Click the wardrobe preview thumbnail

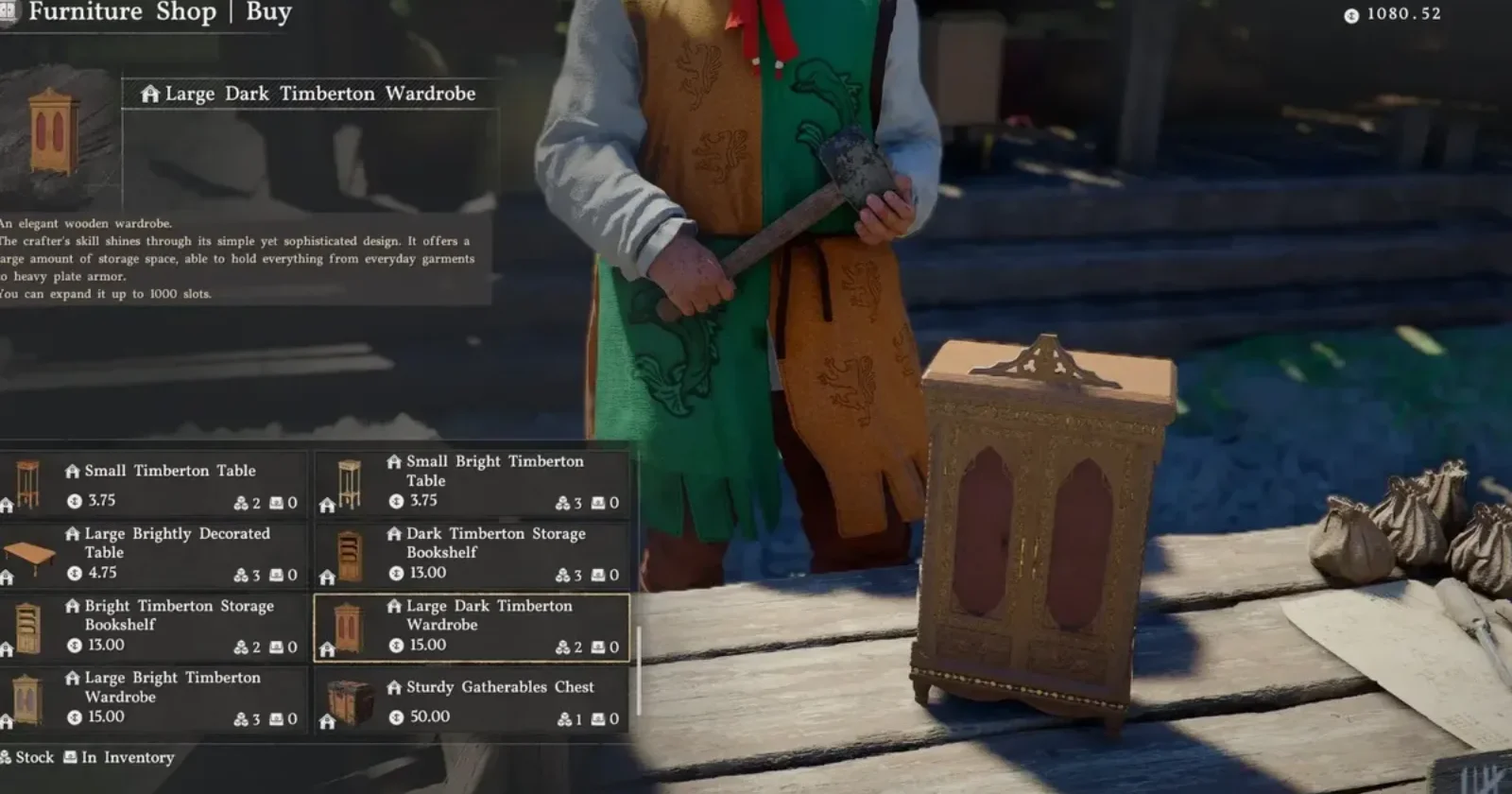click(x=54, y=132)
